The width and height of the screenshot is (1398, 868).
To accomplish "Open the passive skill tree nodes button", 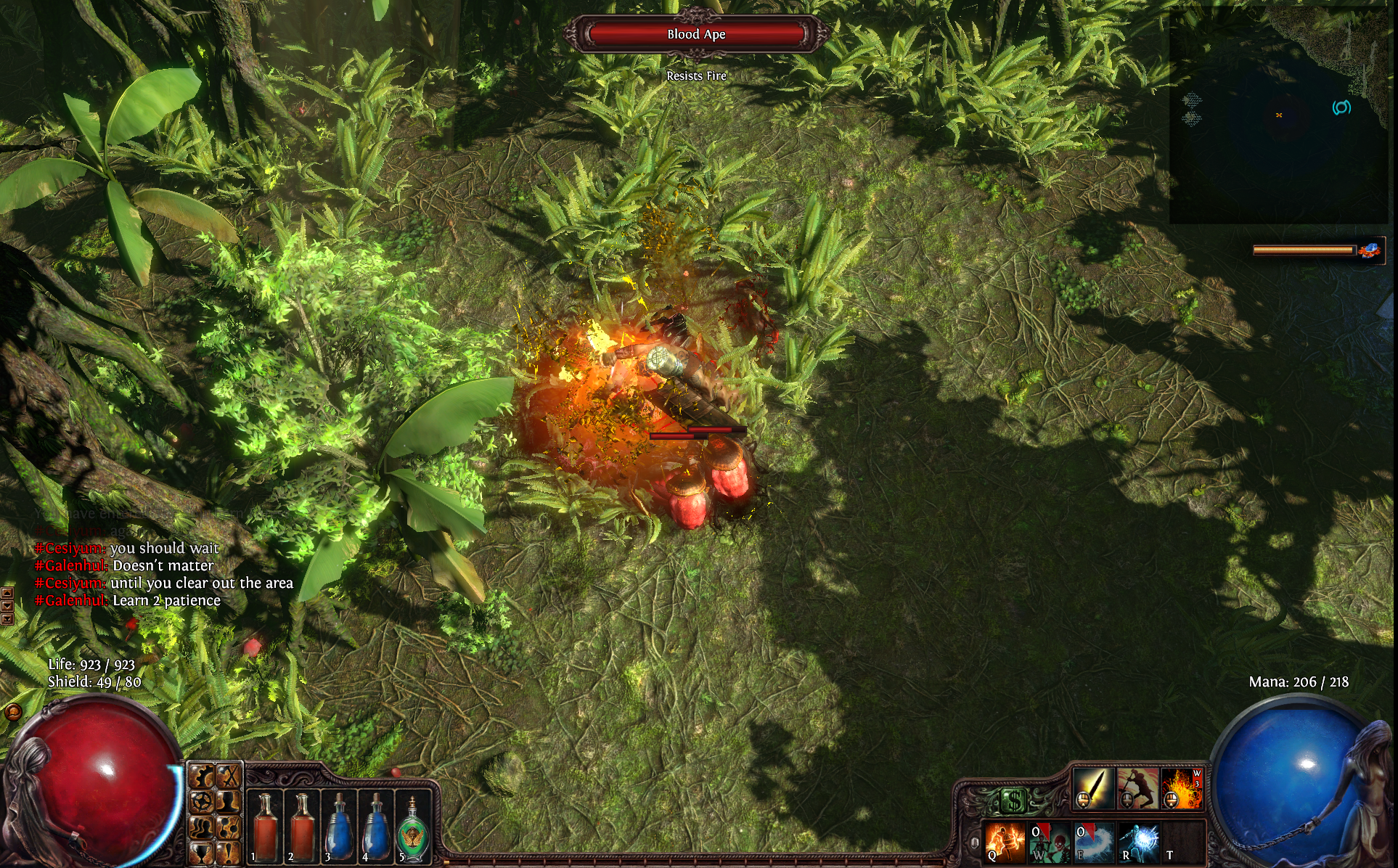I will point(229,827).
